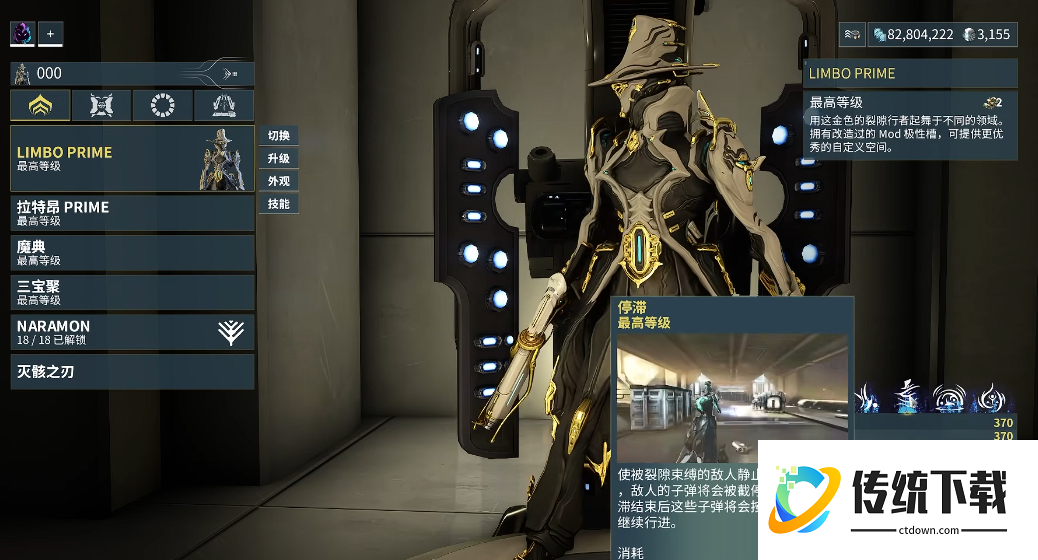Click the plus button beside the avatar
This screenshot has width=1038, height=560.
(x=50, y=34)
